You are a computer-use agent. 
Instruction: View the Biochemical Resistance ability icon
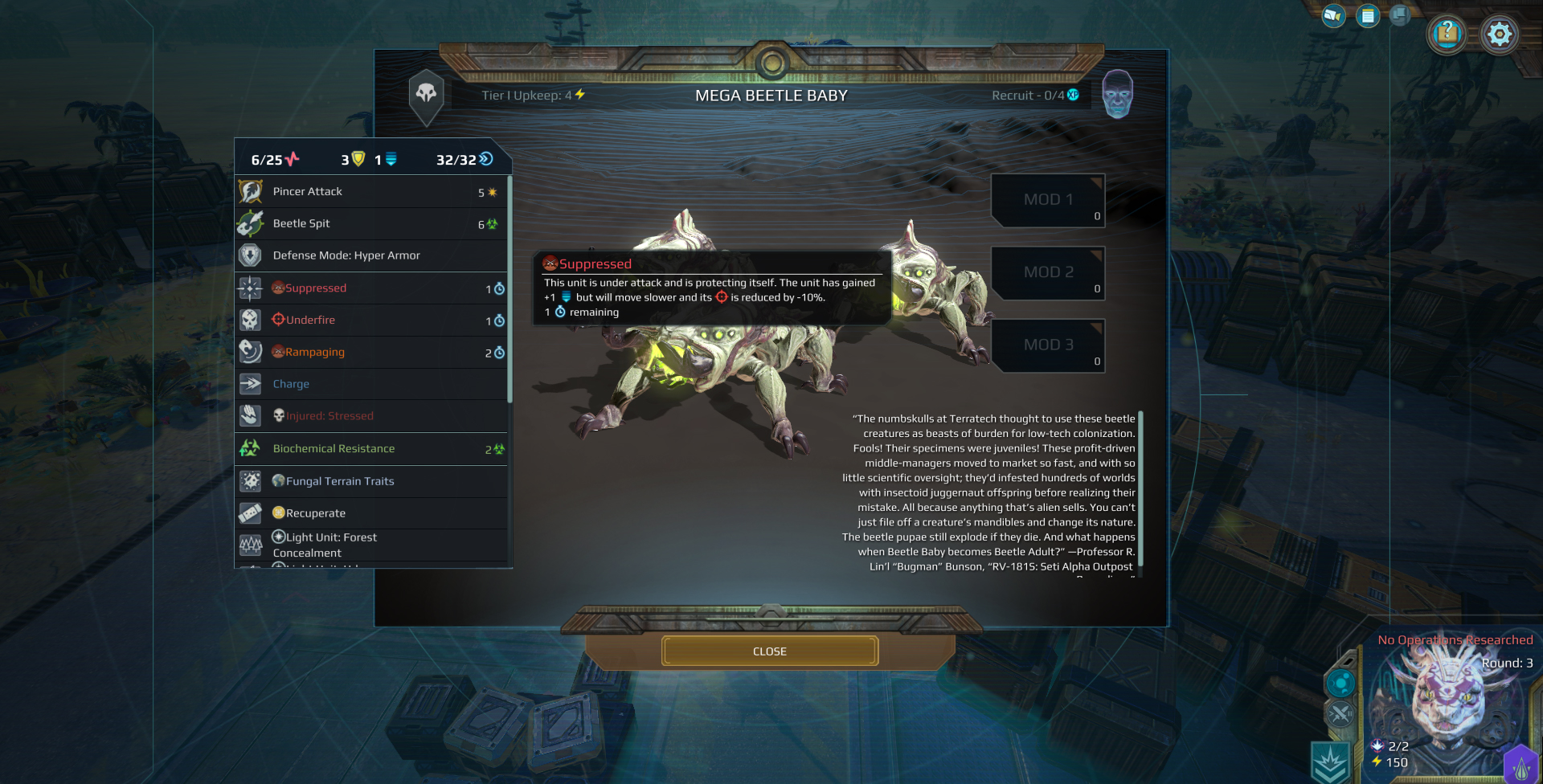point(251,448)
